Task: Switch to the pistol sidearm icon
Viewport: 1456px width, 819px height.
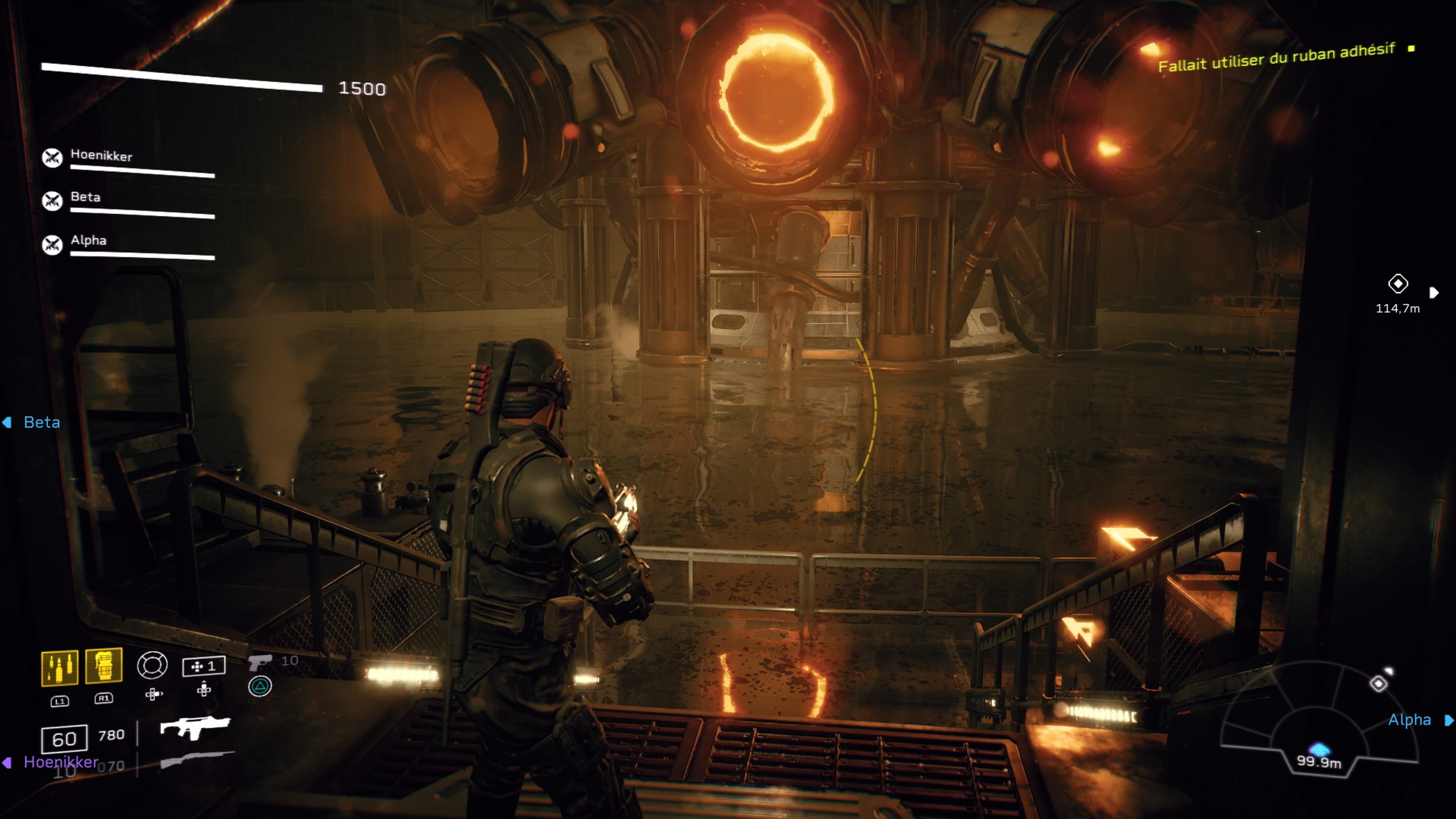Action: tap(260, 661)
